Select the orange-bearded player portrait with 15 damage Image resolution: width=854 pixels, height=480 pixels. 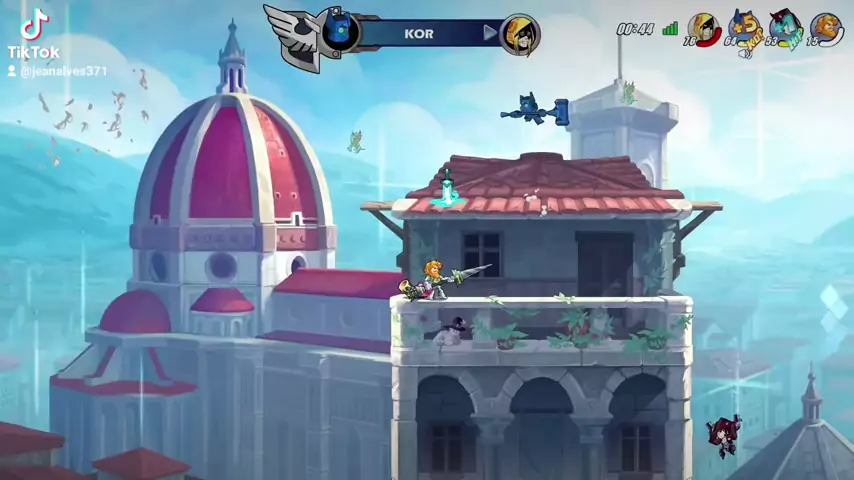(826, 28)
